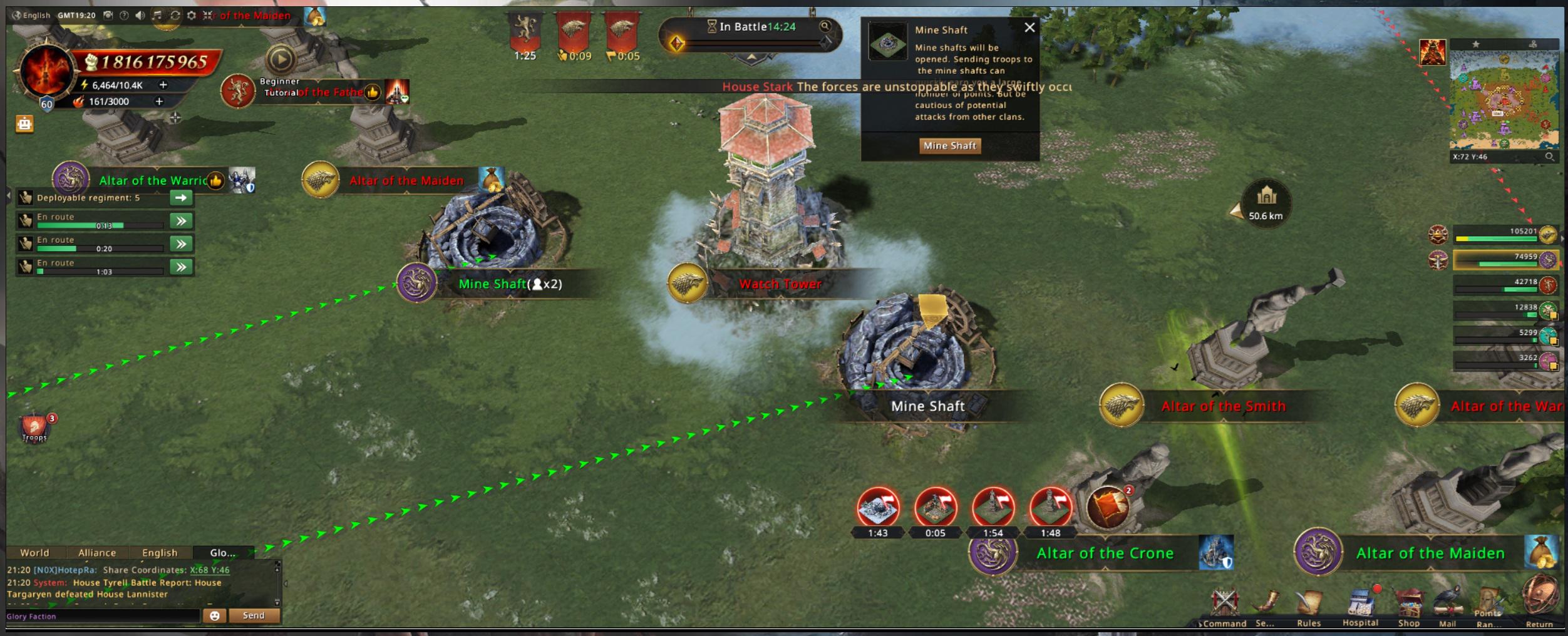
Task: Open the Hospital menu
Action: pos(1360,606)
